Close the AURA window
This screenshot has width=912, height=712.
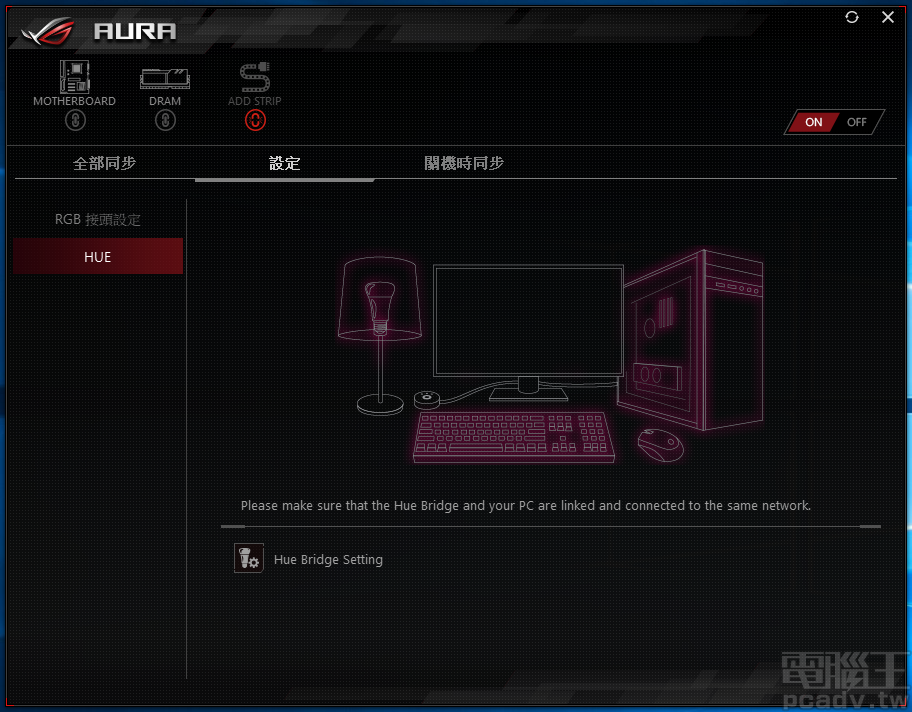[x=888, y=17]
